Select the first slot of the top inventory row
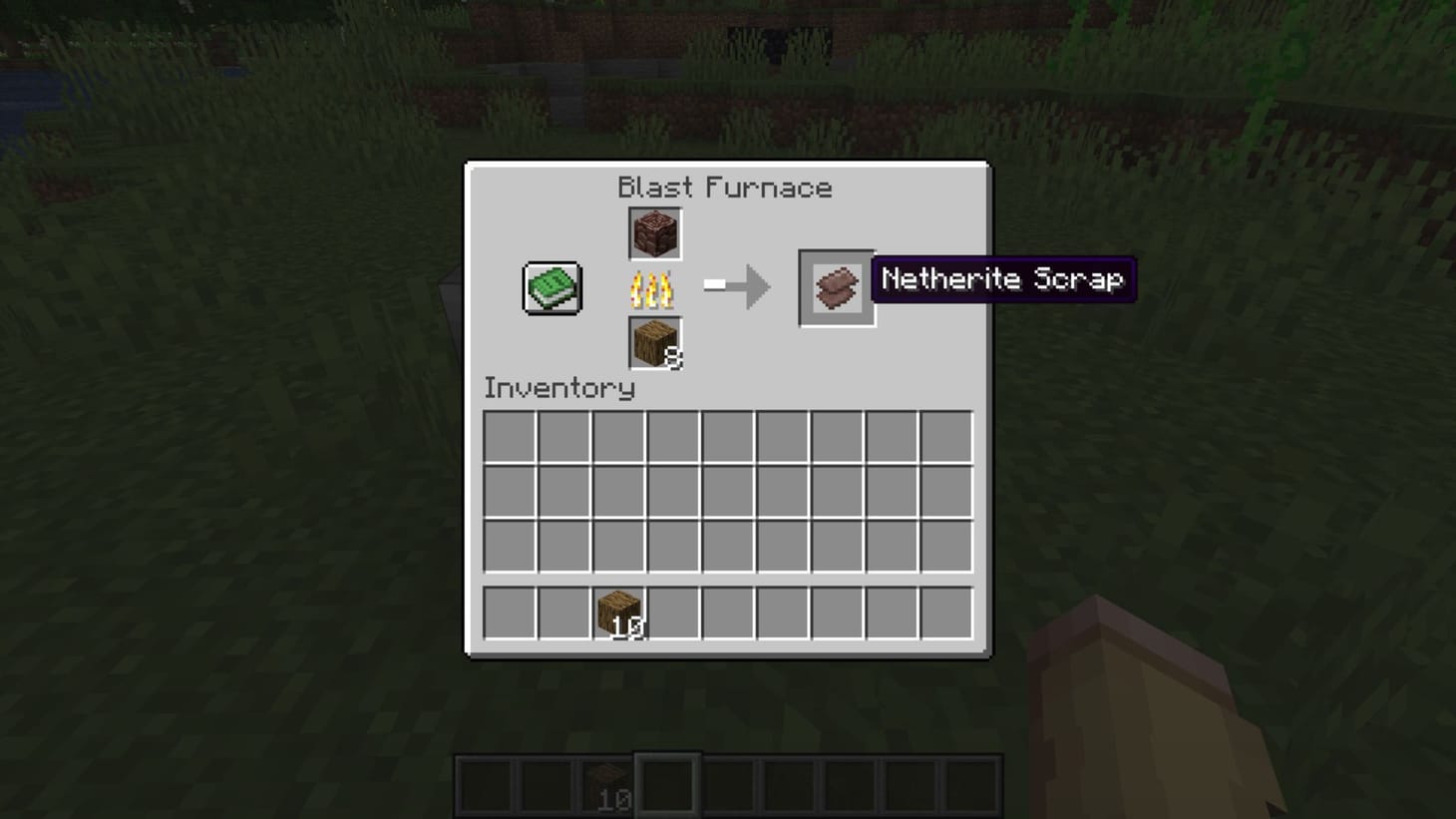 click(509, 434)
